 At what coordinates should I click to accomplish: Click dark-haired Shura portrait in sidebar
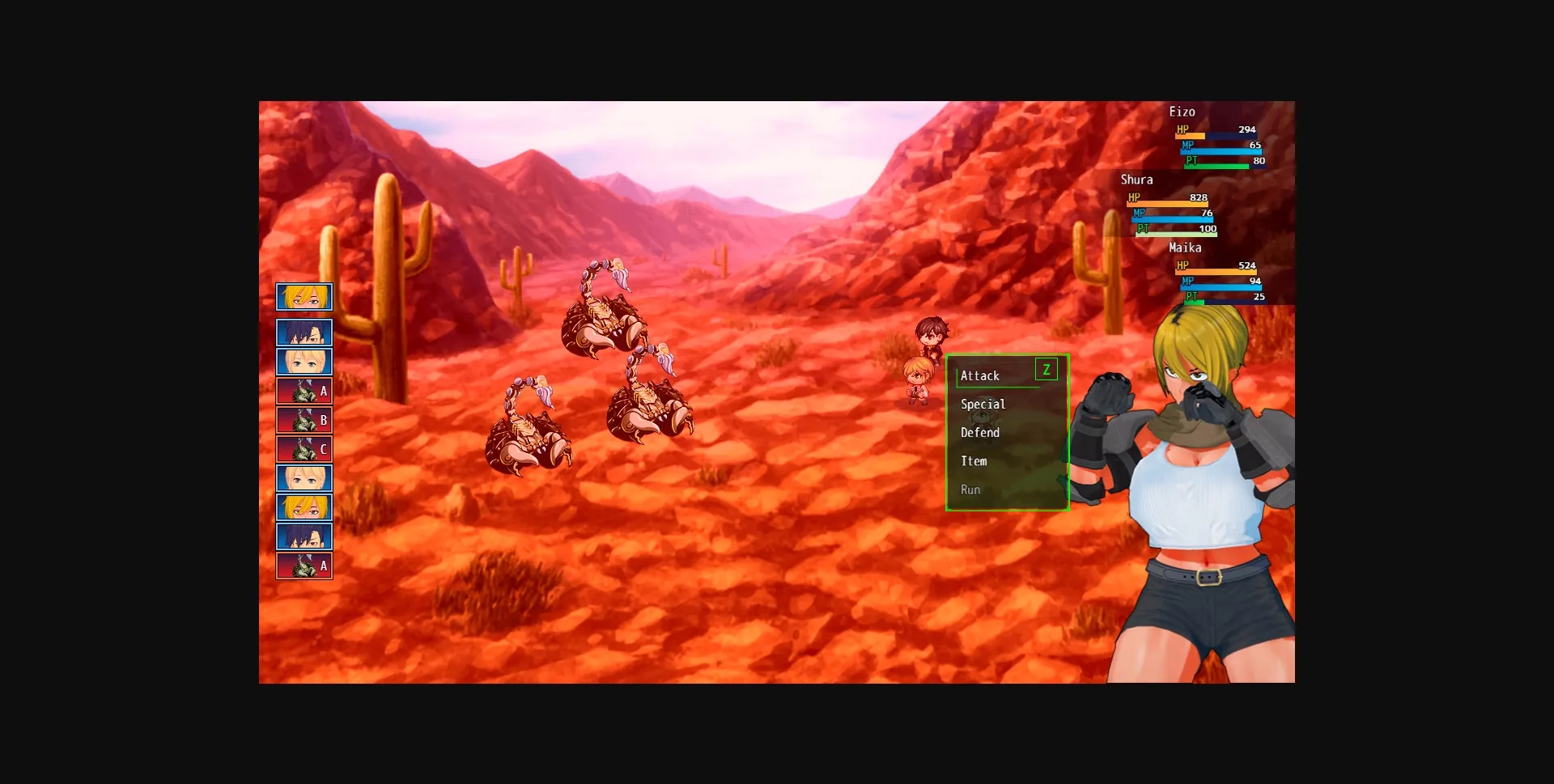[x=304, y=333]
